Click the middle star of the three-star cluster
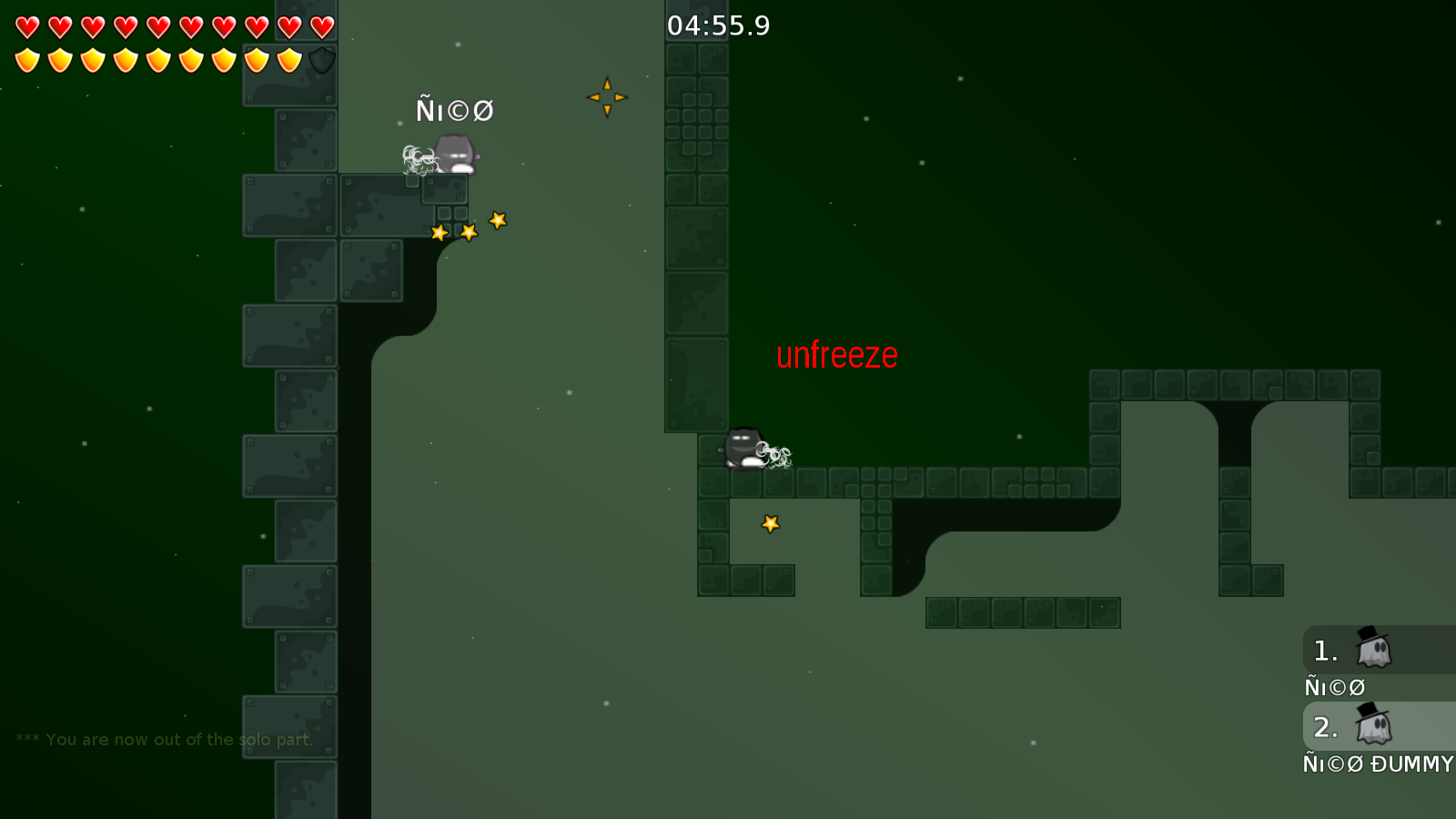The width and height of the screenshot is (1456, 819). pyautogui.click(x=467, y=233)
